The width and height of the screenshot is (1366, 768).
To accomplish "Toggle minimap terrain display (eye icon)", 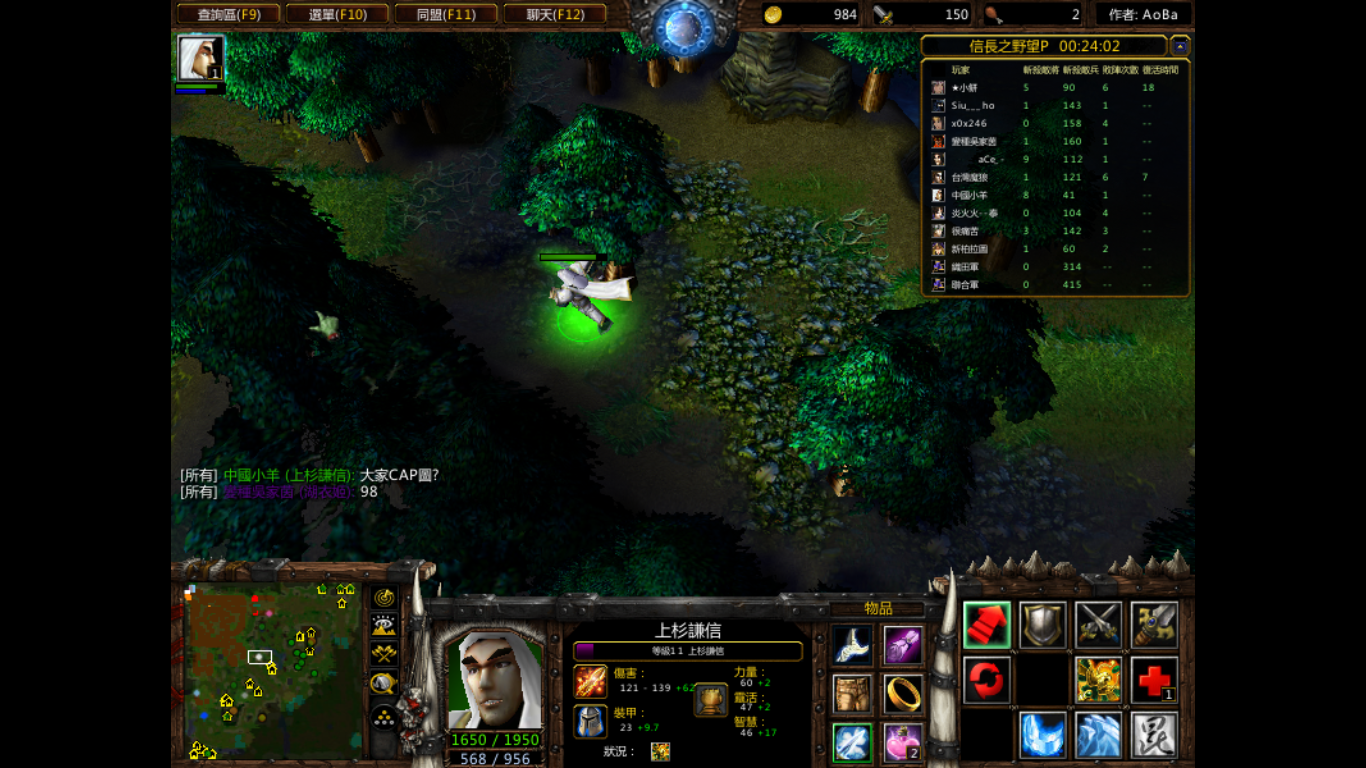I will click(x=384, y=626).
